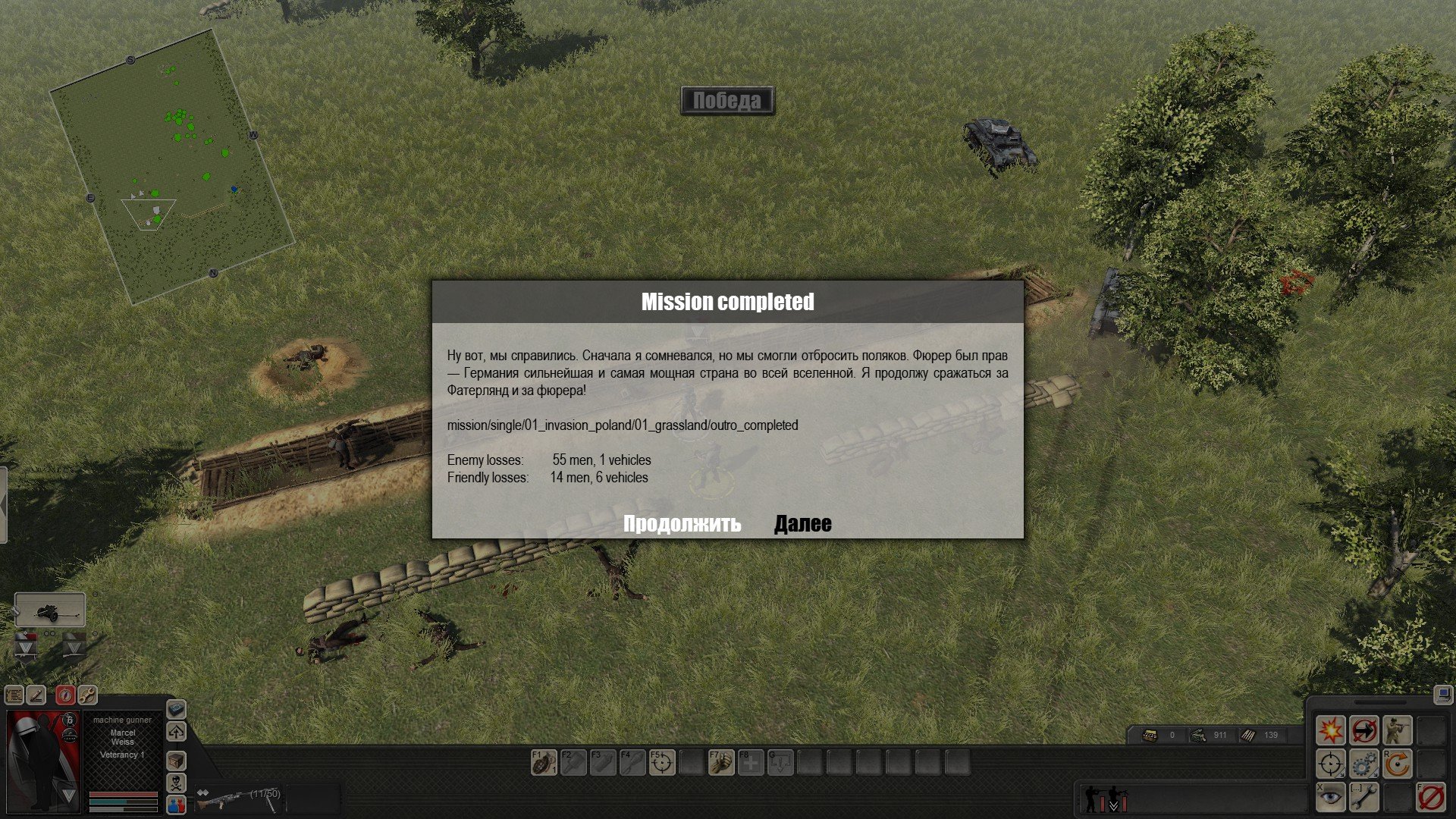This screenshot has width=1456, height=819.
Task: Click the pencil drawing tool icon
Action: [36, 695]
